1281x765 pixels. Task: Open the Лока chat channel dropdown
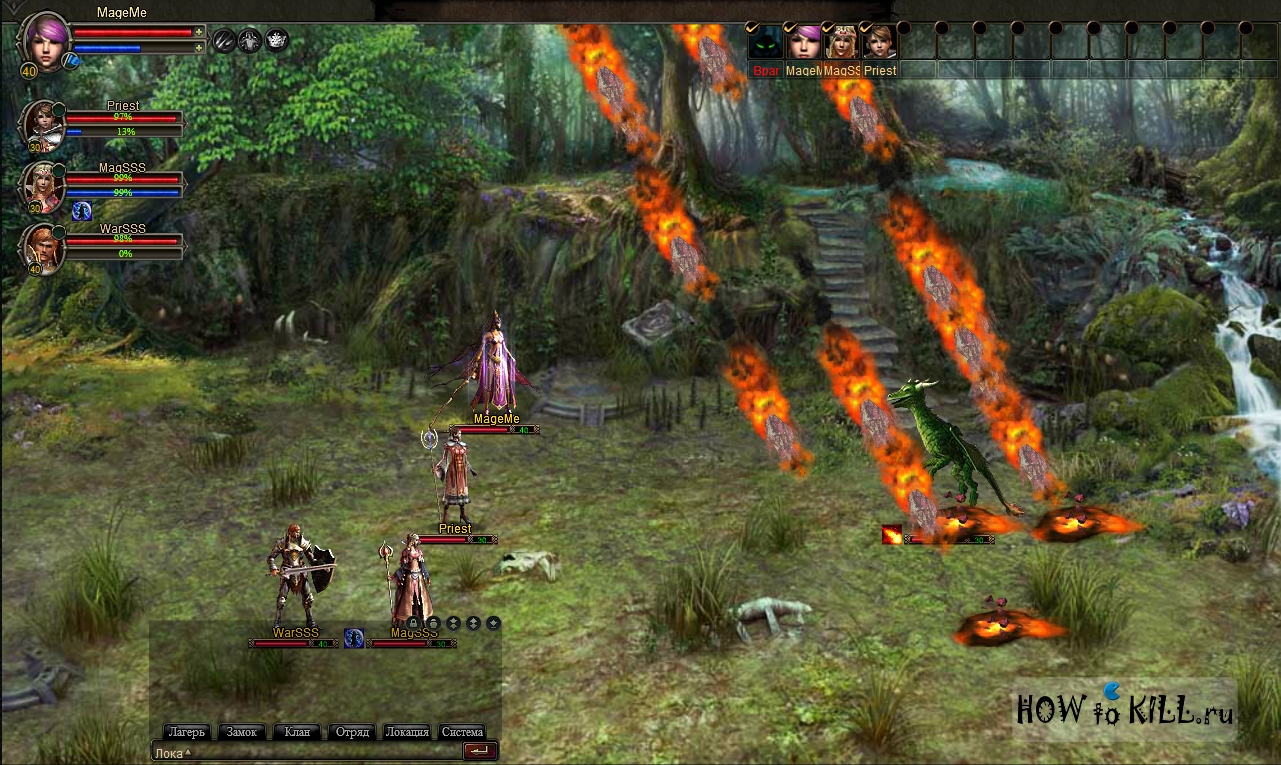tap(172, 753)
